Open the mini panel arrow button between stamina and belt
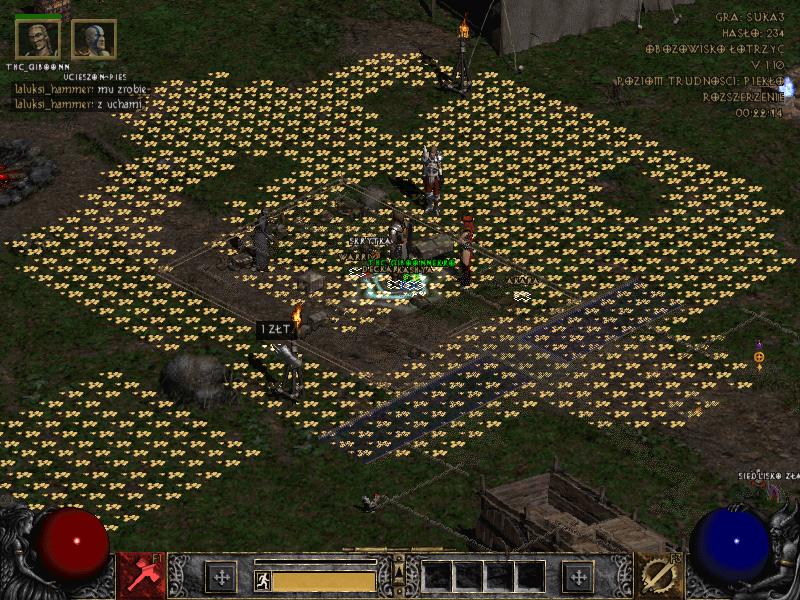Screen dimensions: 800x600 point(399,570)
